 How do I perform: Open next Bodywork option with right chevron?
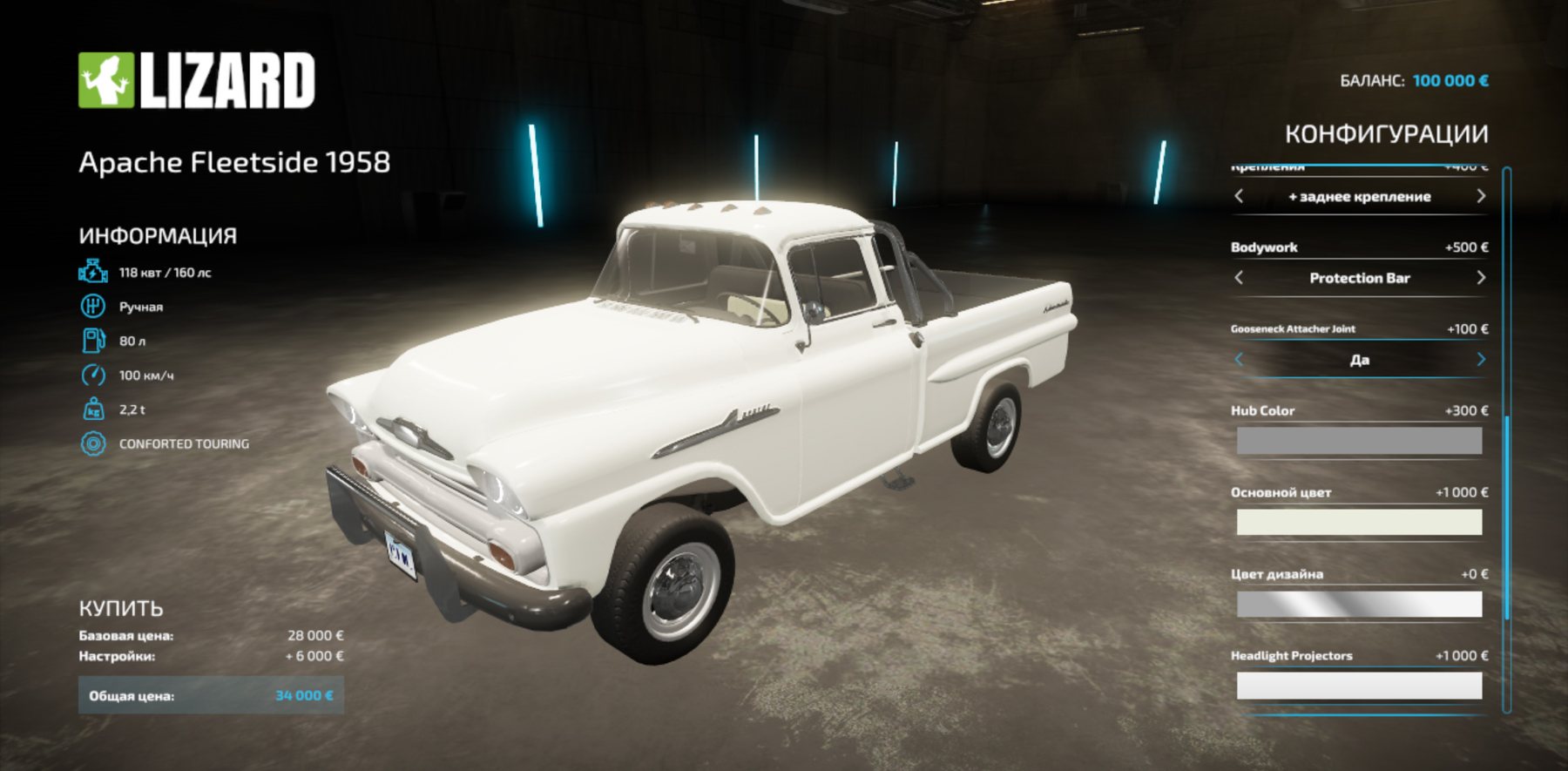[1482, 278]
